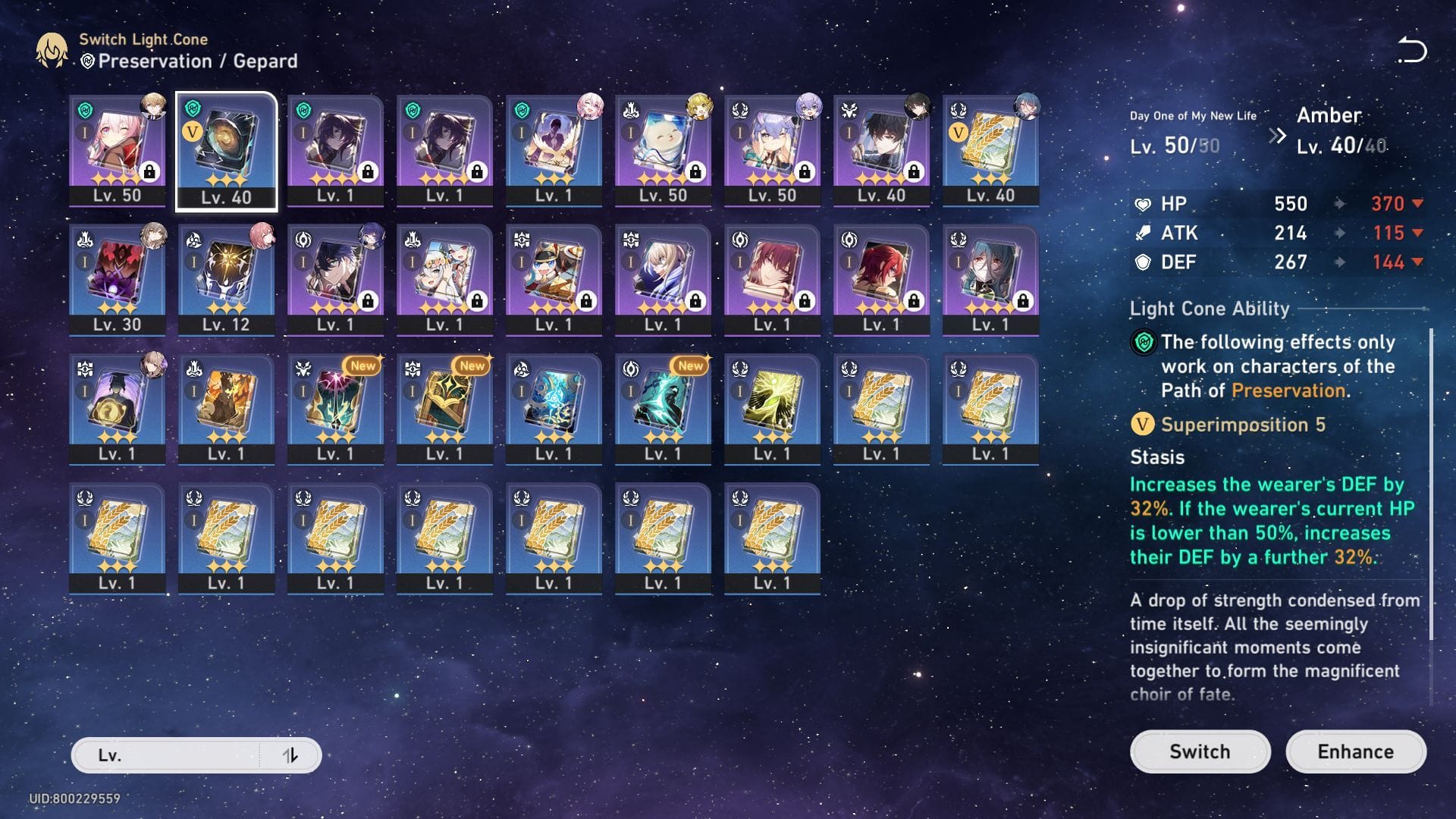Choose the Lv. 40 dark-haired man light cone
The width and height of the screenshot is (1456, 819).
(881, 150)
